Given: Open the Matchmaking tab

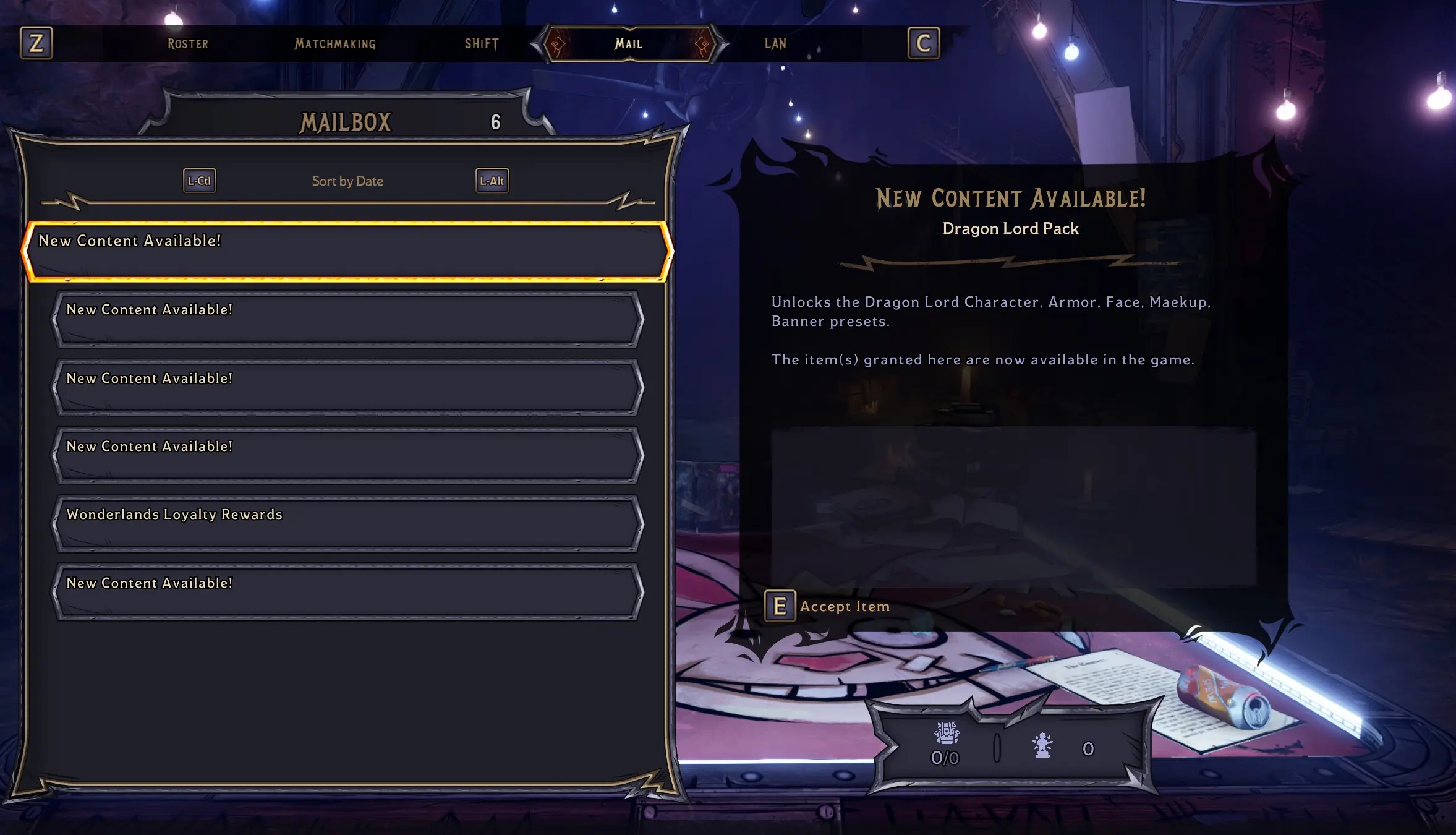Looking at the screenshot, I should pos(334,43).
